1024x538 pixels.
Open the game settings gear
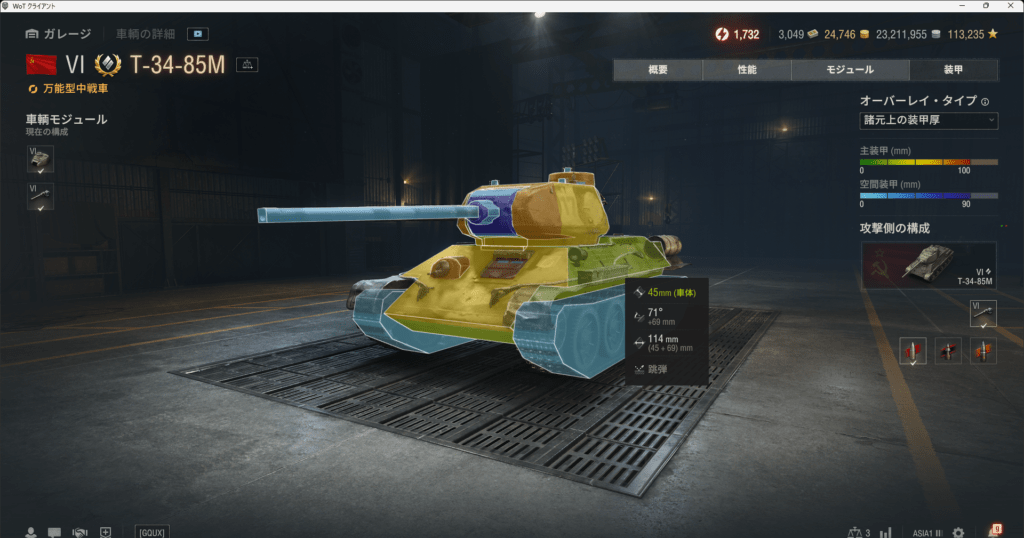pos(958,532)
